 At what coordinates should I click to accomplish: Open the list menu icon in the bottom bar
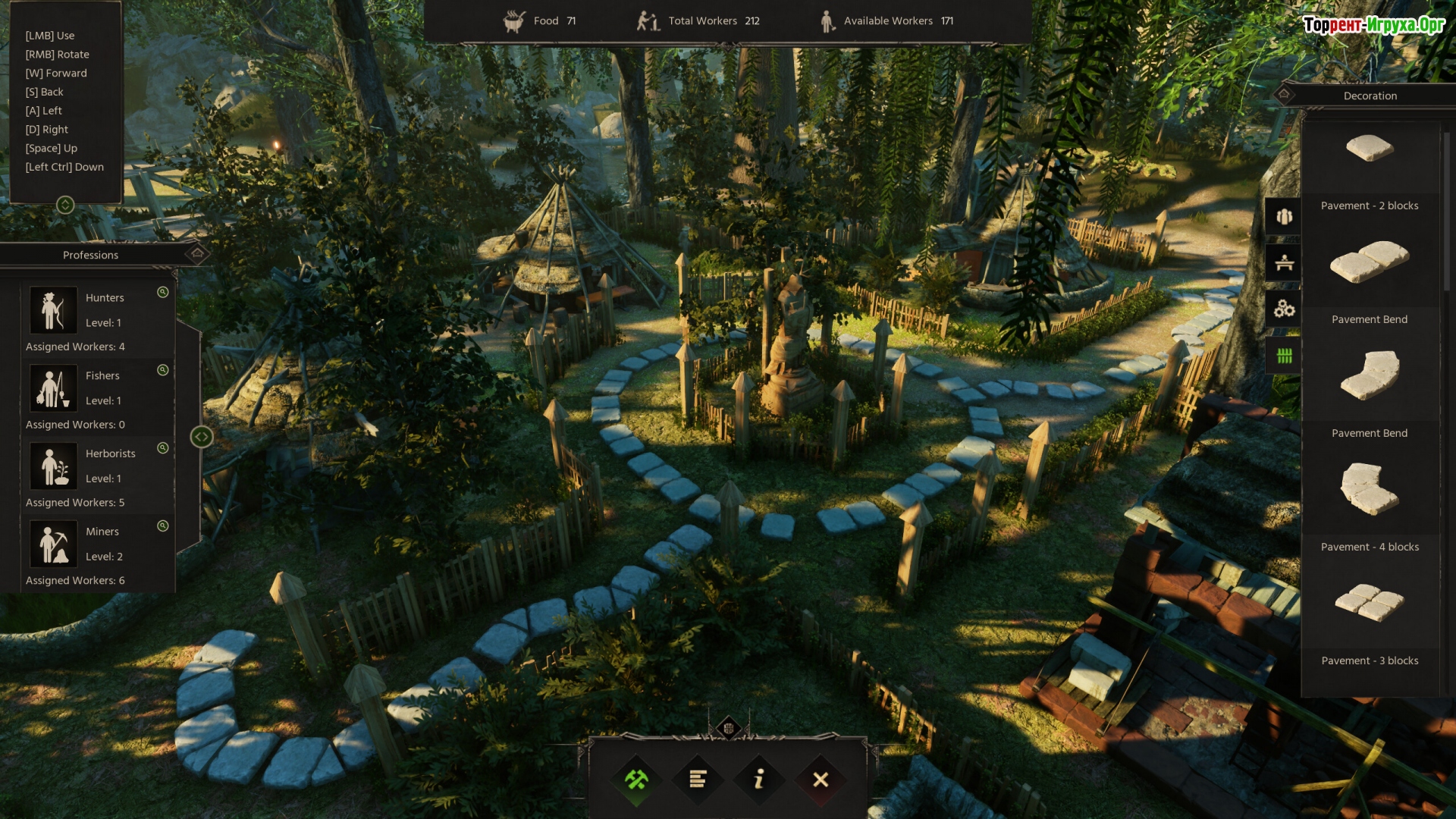[x=698, y=780]
